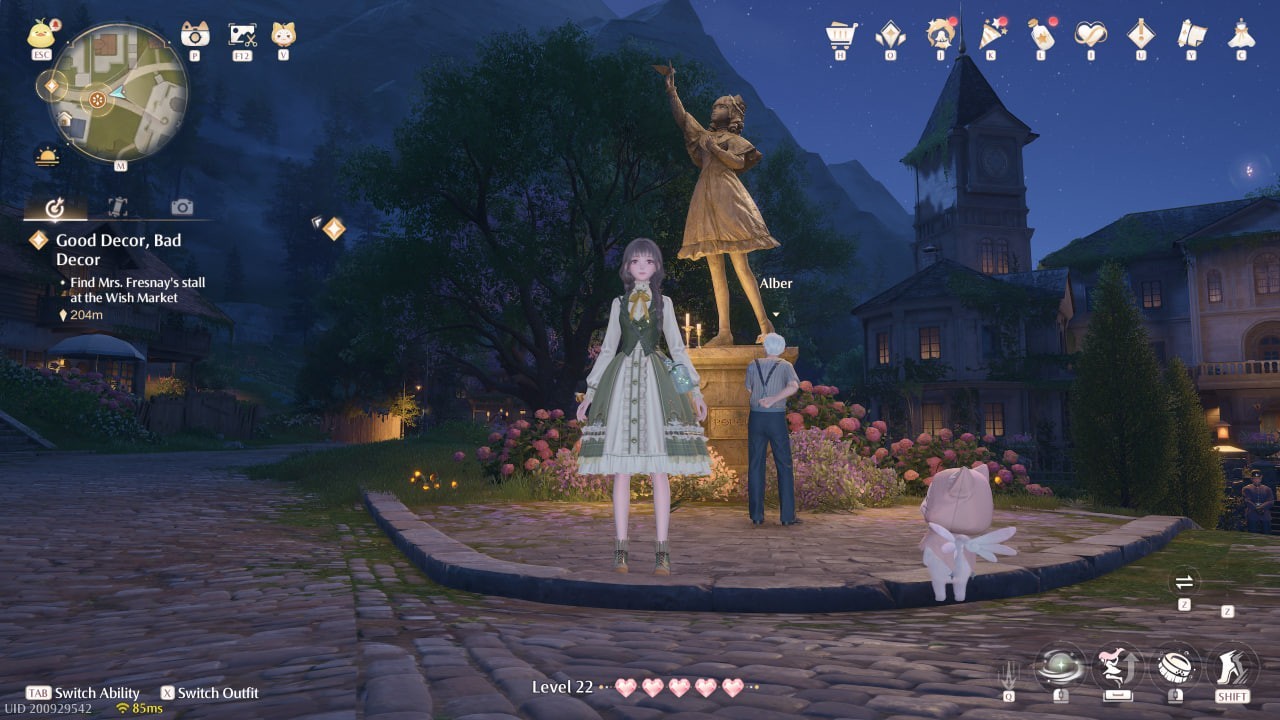This screenshot has height=720, width=1280.
Task: Click the day-night time icon below the minimap
Action: [x=46, y=155]
